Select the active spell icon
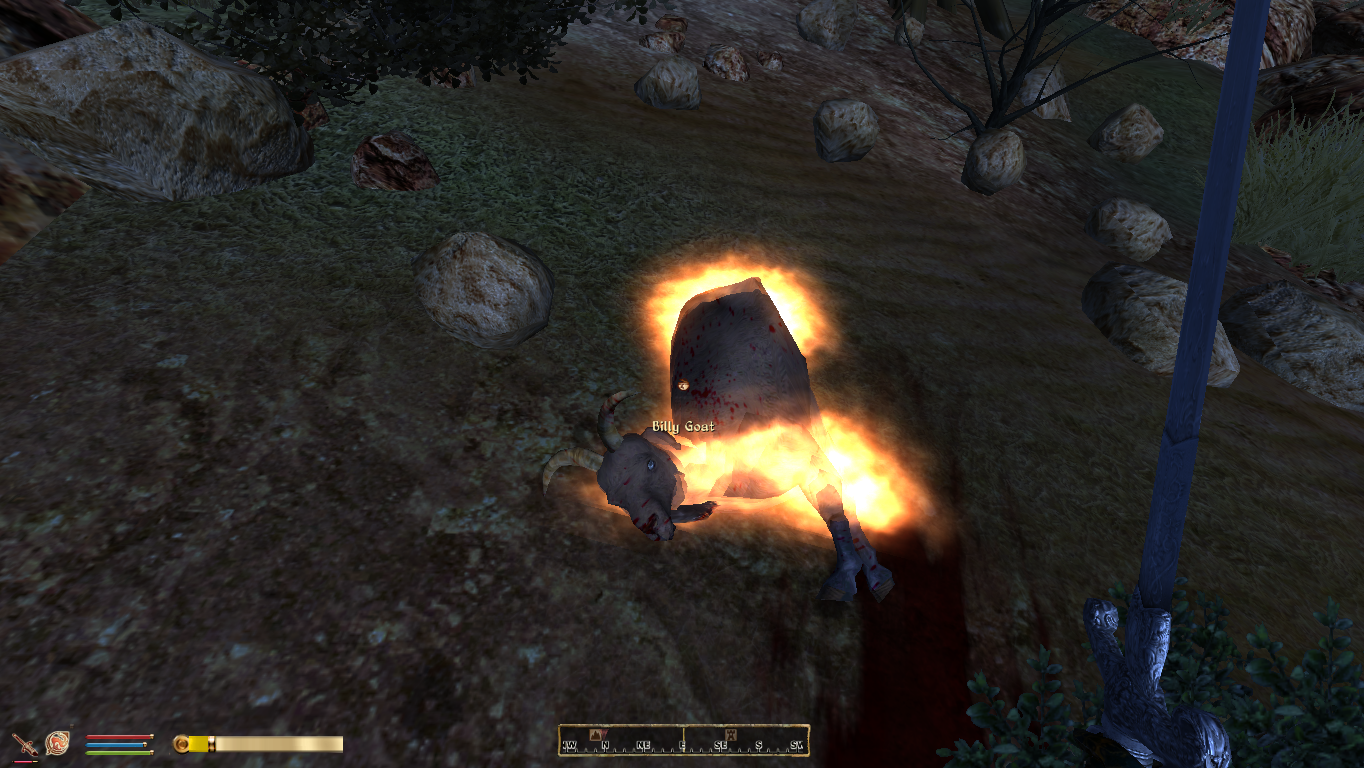The image size is (1364, 768). (58, 743)
